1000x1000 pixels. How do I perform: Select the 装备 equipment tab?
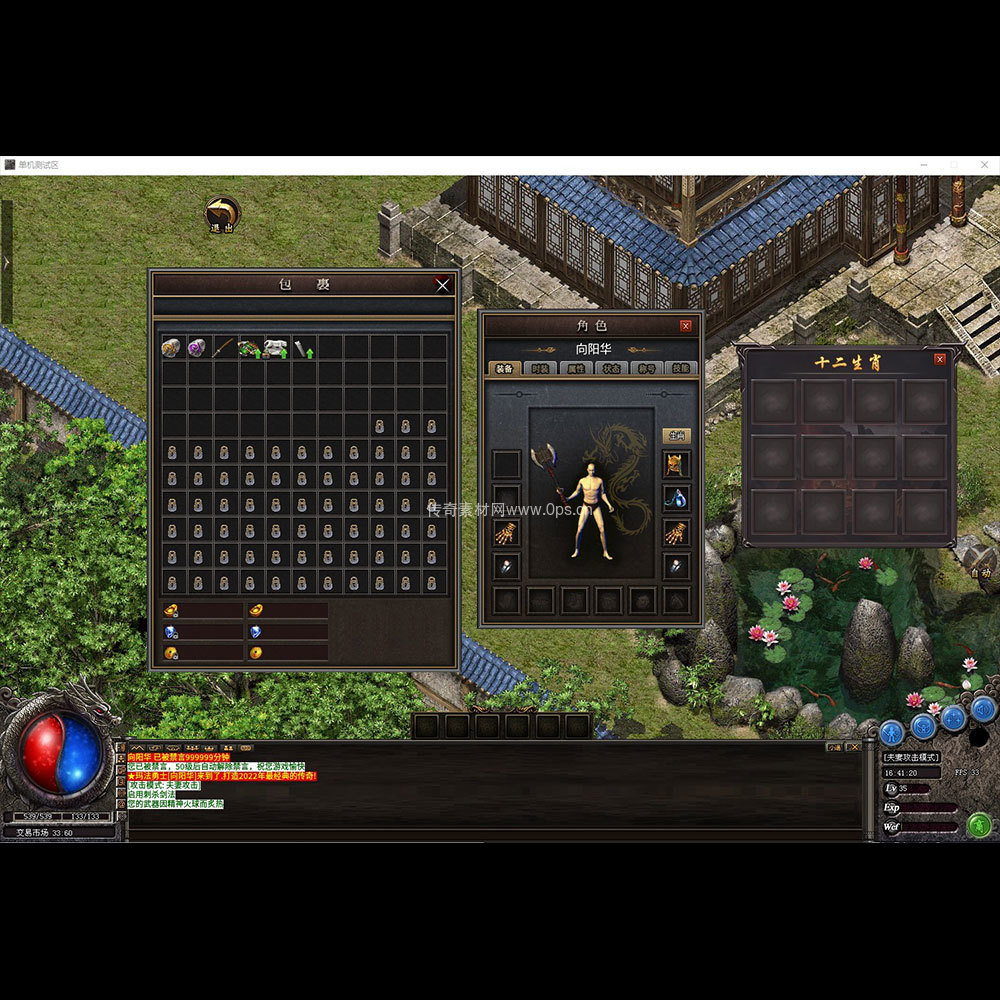click(503, 368)
